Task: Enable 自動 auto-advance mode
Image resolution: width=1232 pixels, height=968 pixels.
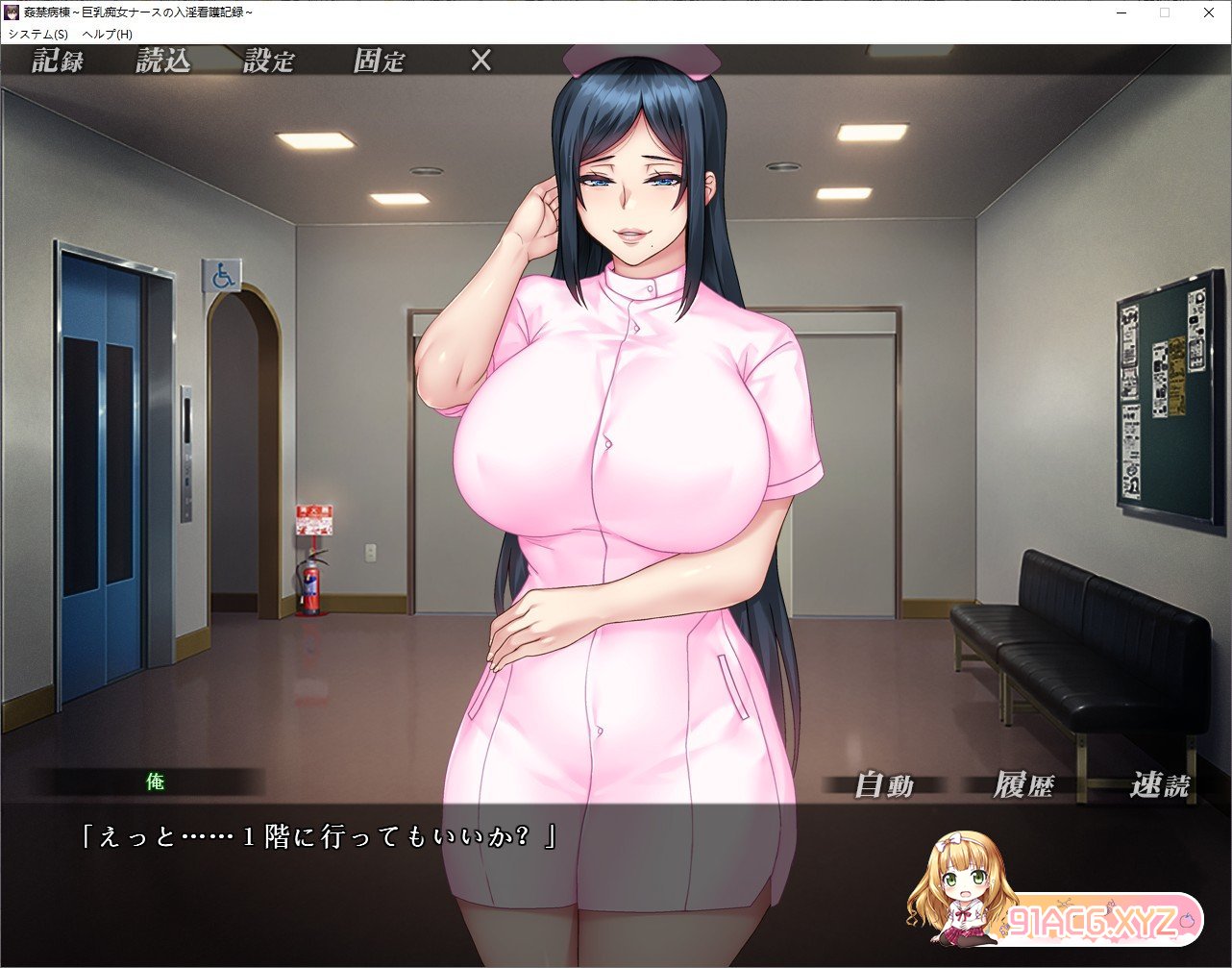Action: [884, 785]
